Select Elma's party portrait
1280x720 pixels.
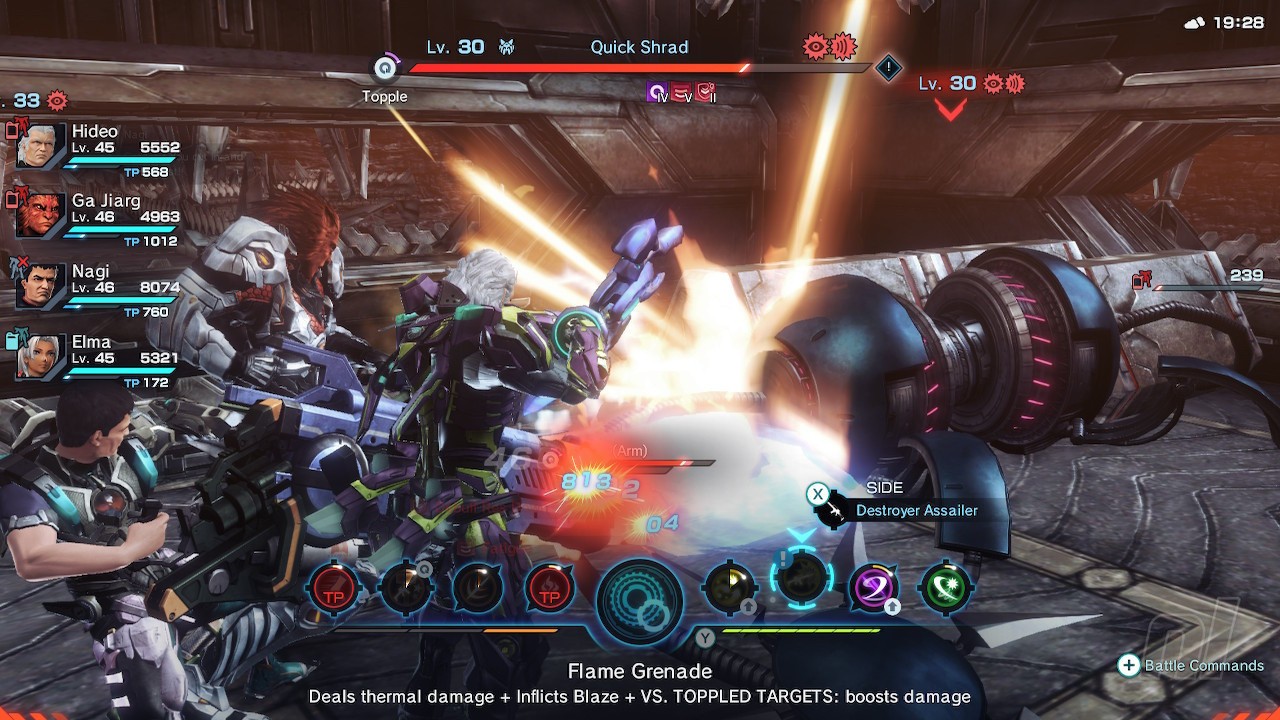click(x=42, y=356)
